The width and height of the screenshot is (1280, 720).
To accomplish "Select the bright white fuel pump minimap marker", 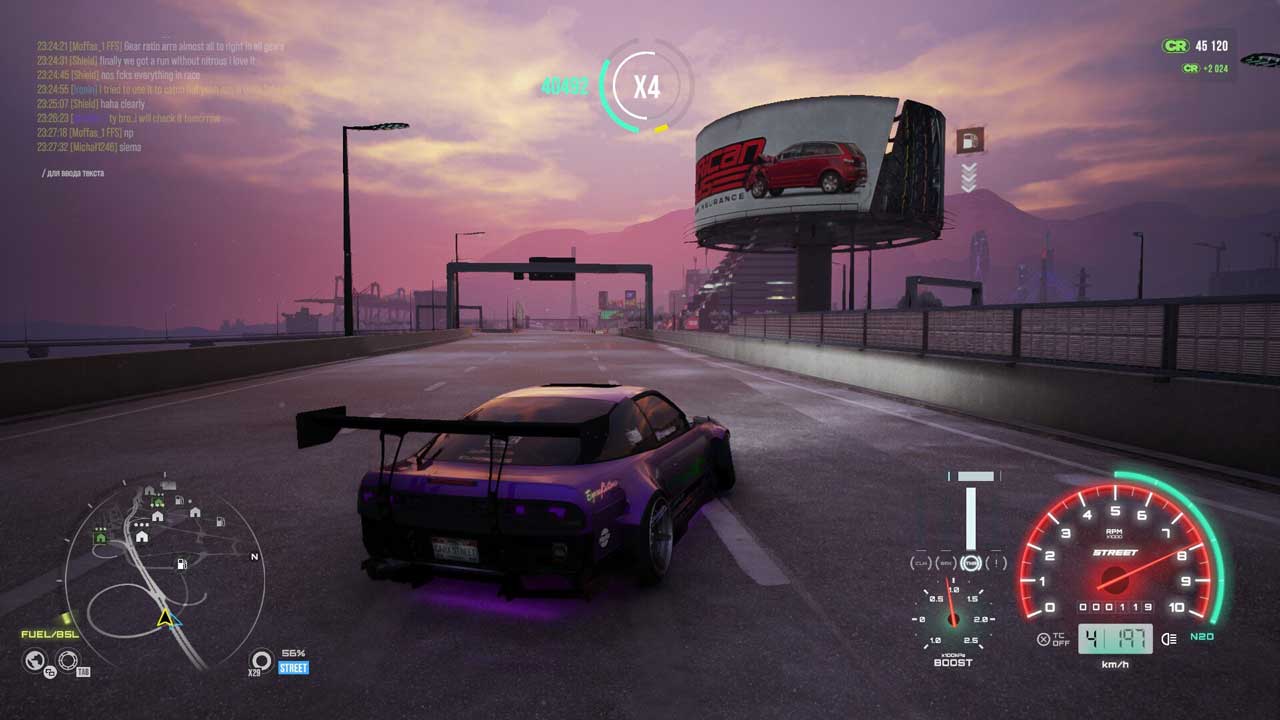I will pos(181,564).
